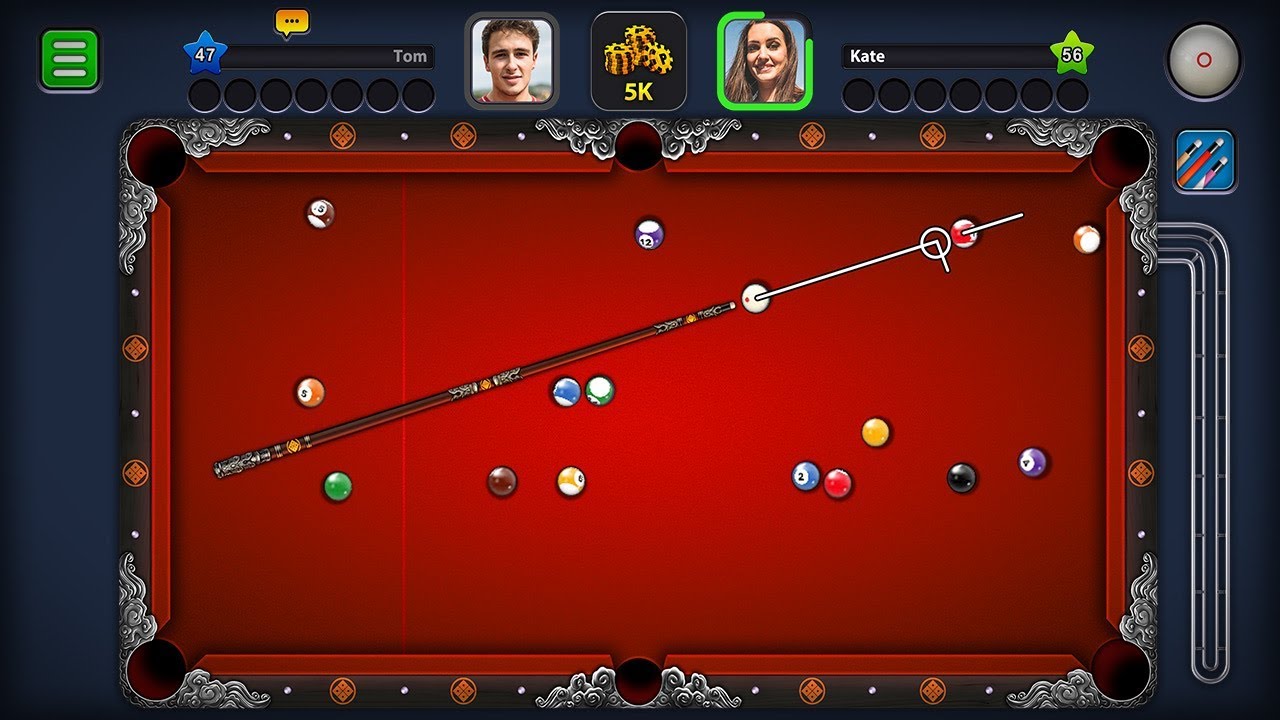
Task: Tap the 5K coins pot icon
Action: coord(638,62)
